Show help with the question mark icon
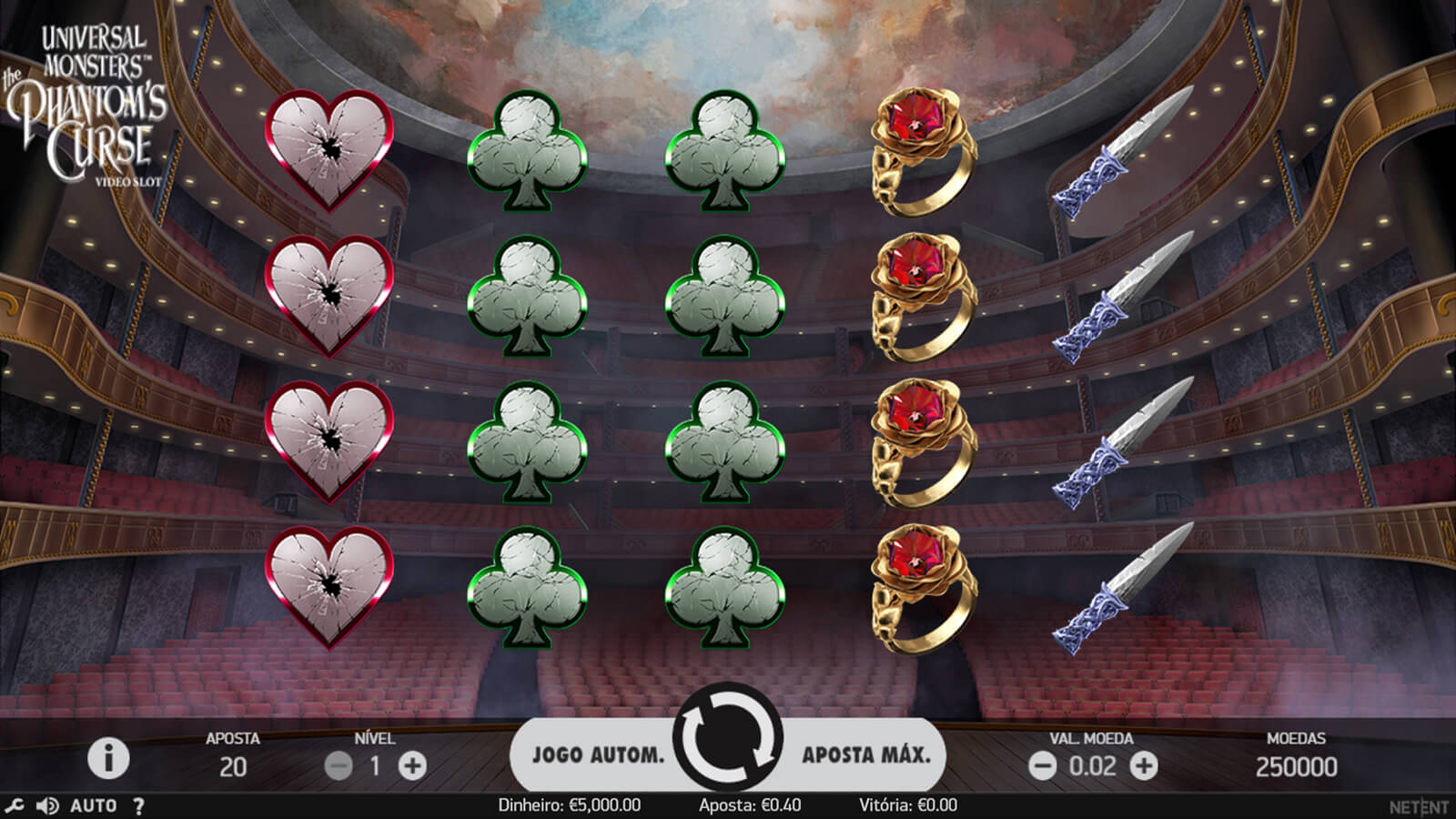This screenshot has height=819, width=1456. [x=138, y=806]
